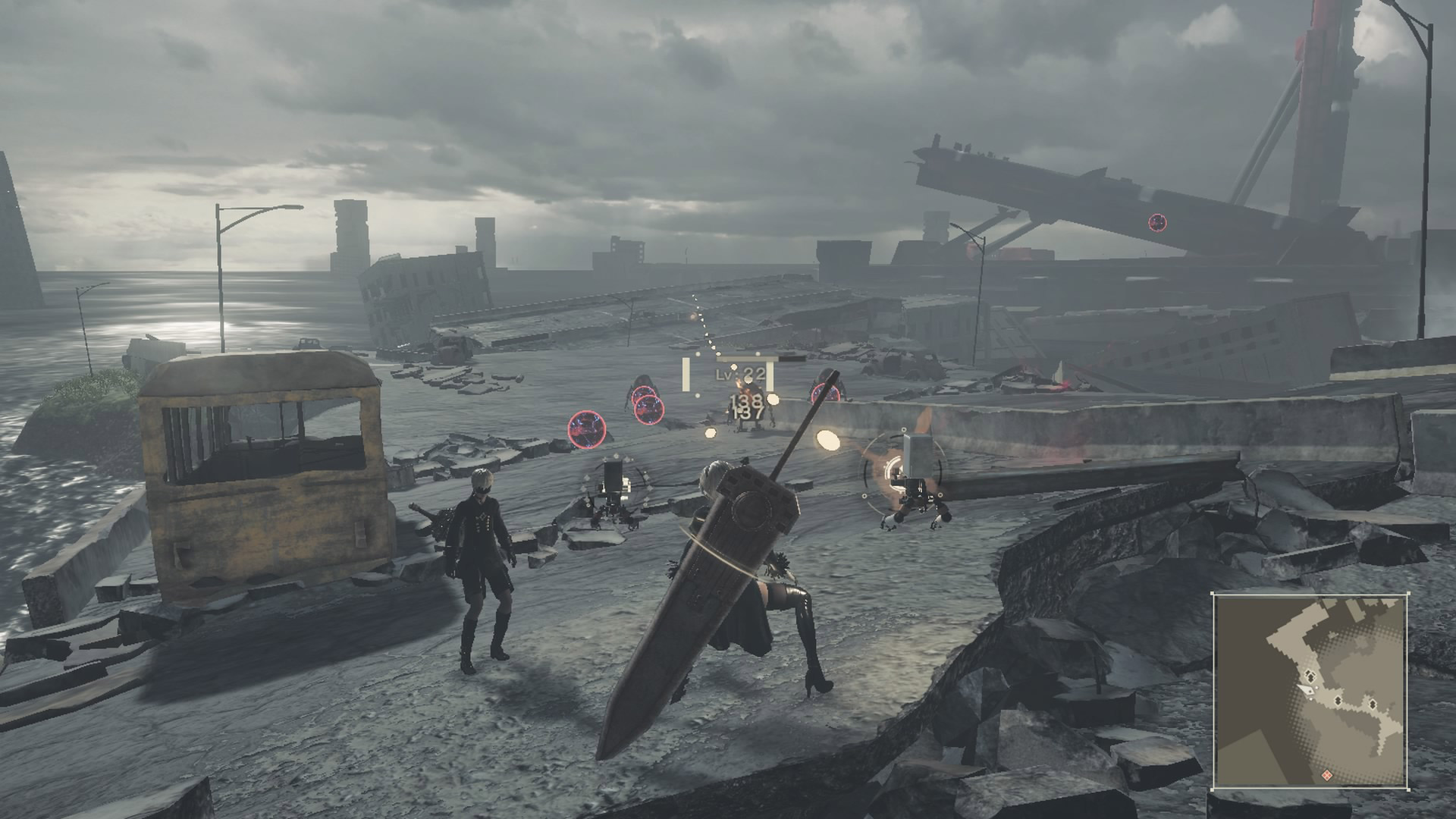Click the cluster of markers near the minimap player arrow
Screen dimensions: 1456x819
[x=1310, y=676]
